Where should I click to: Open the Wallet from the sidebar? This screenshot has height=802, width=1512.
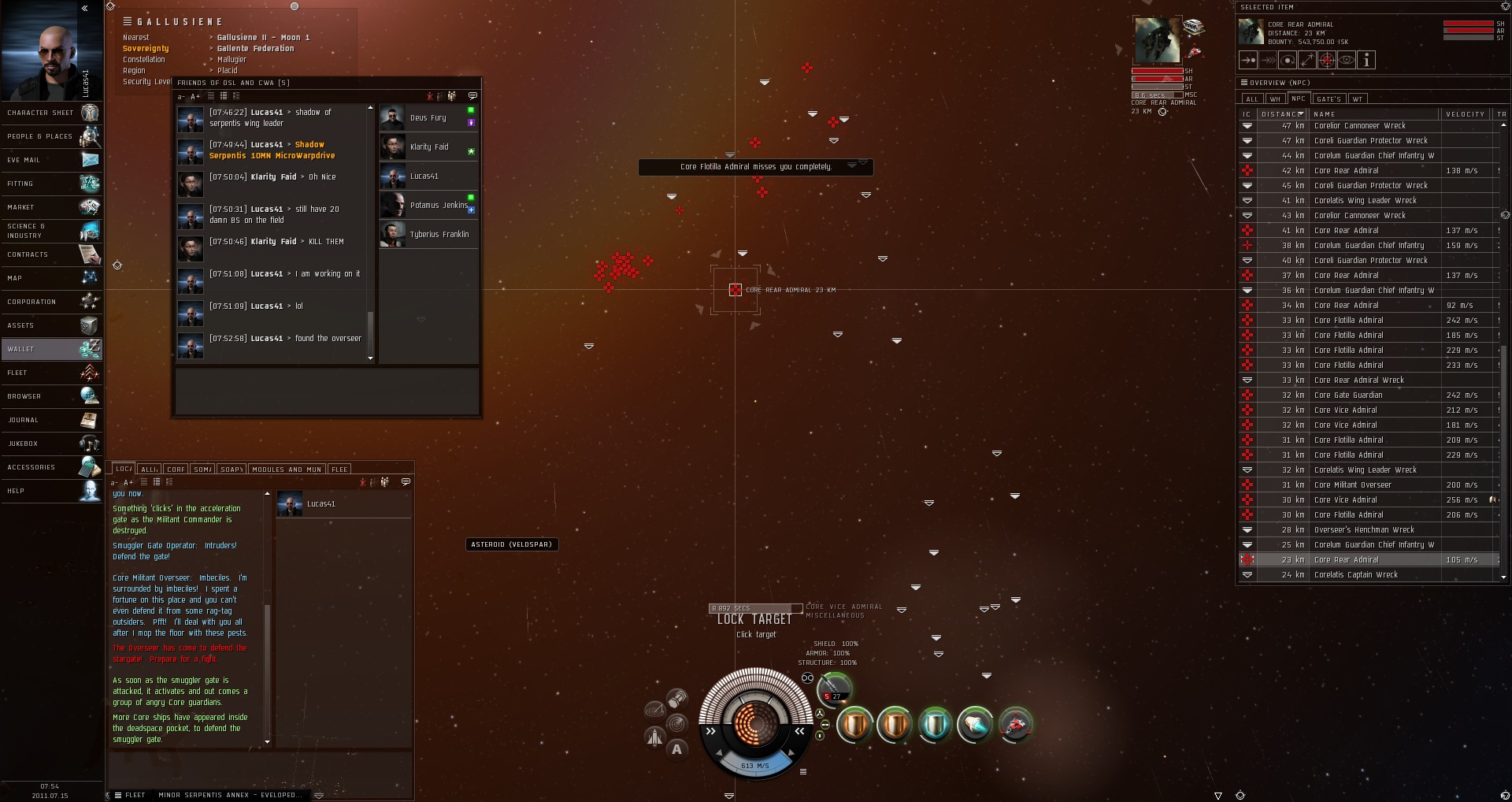(51, 349)
